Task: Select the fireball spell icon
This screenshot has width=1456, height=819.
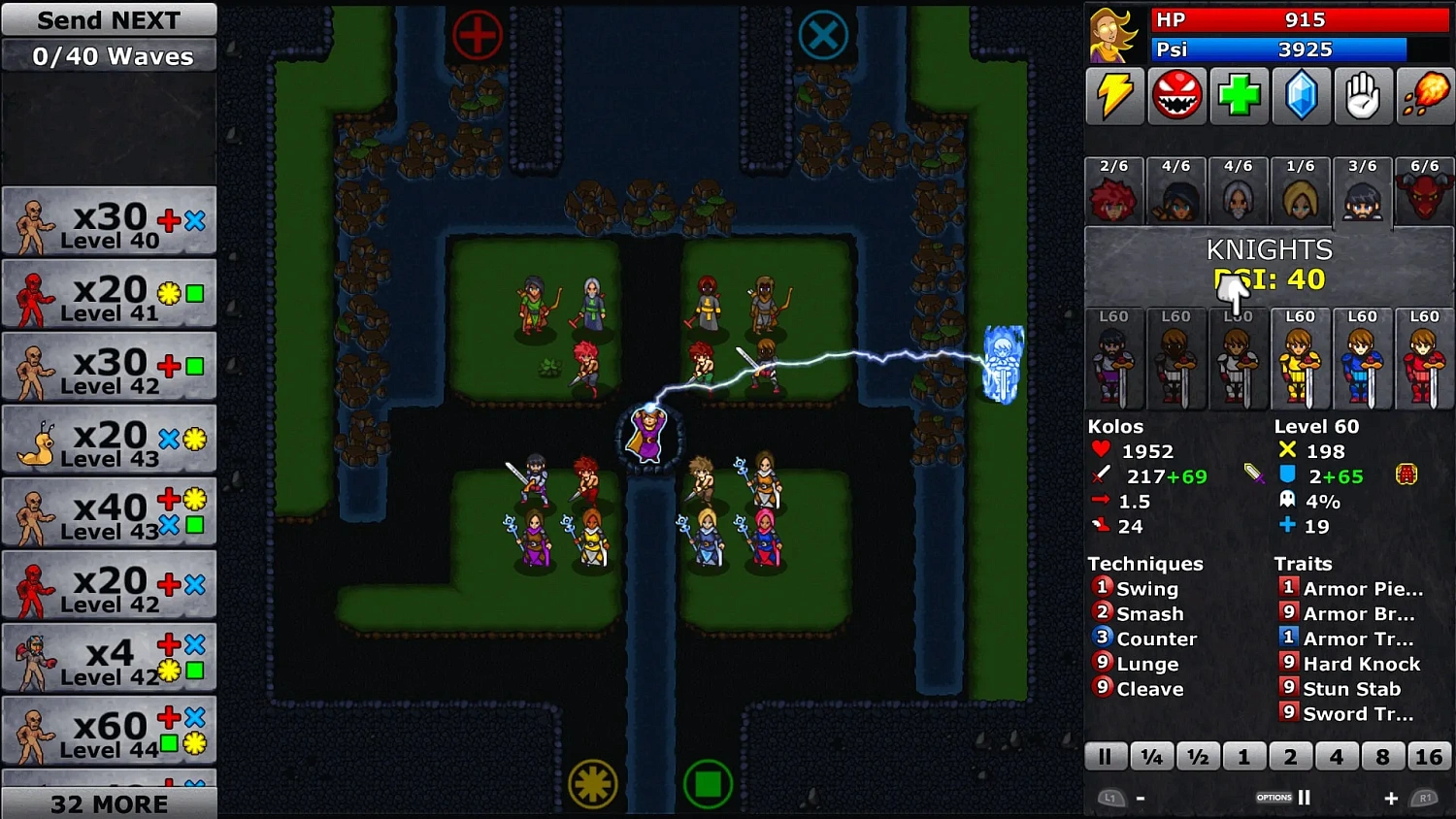Action: [1425, 96]
